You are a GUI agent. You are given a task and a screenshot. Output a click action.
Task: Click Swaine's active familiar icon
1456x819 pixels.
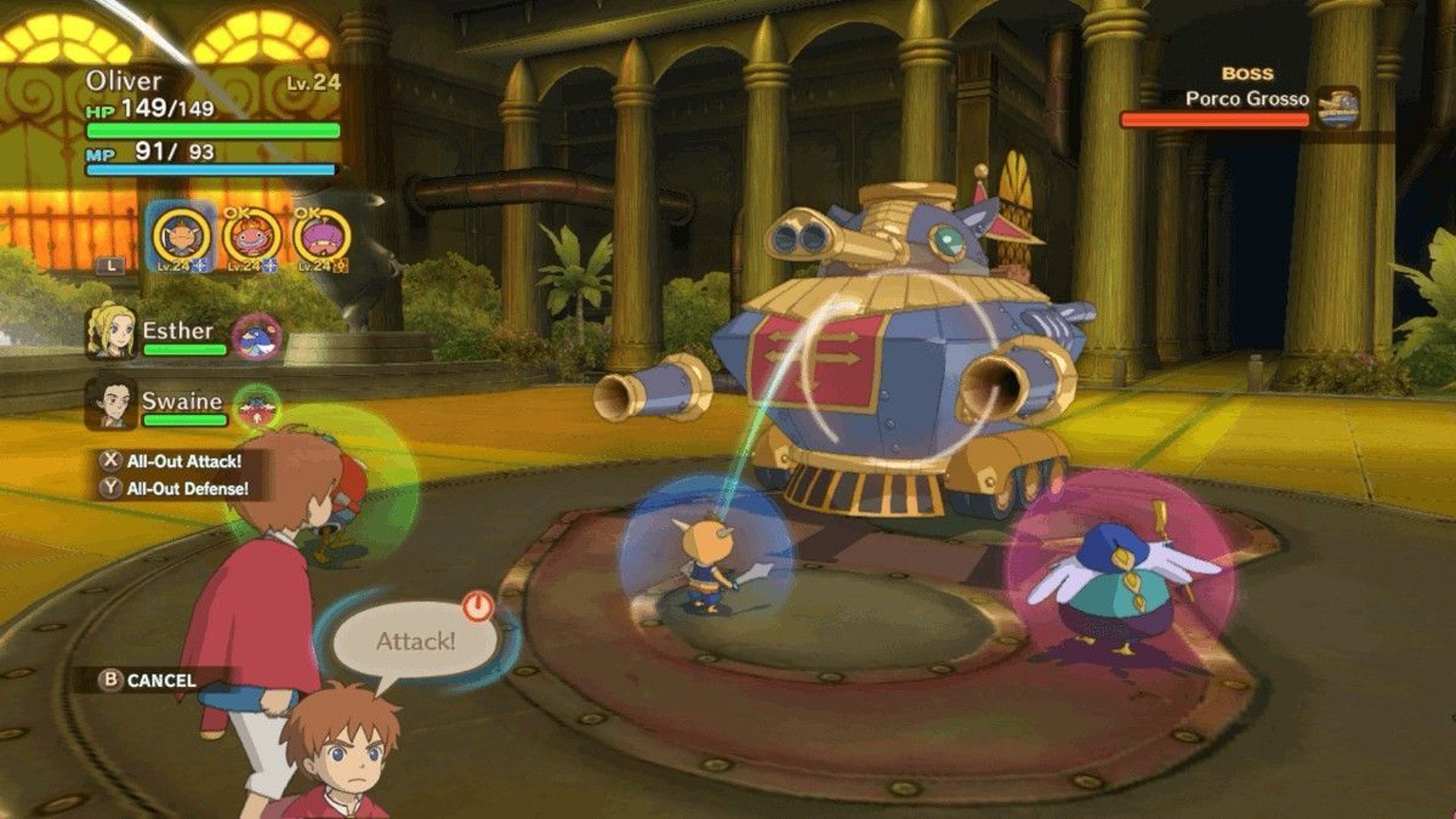257,407
